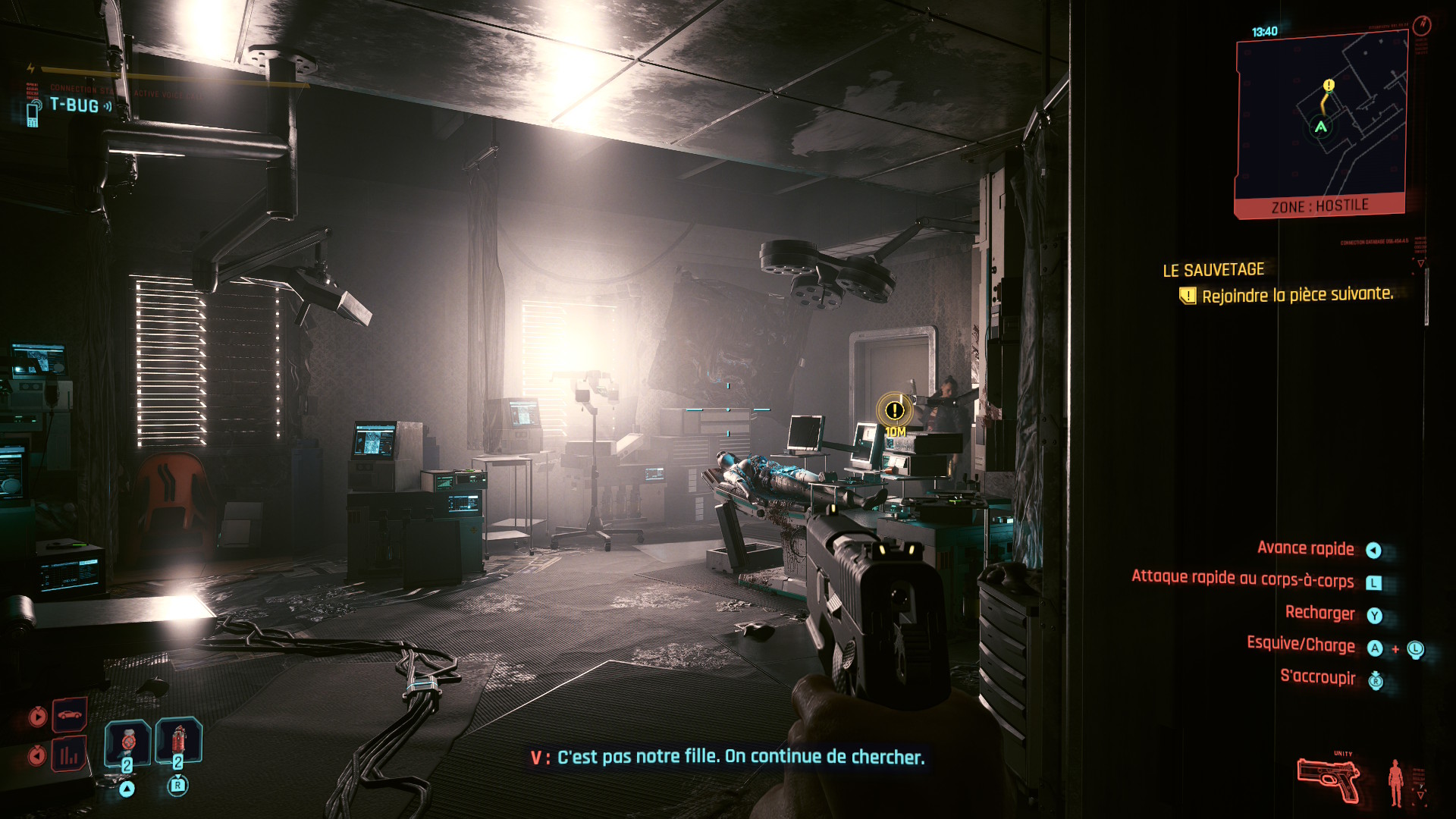Click the Attaque rapide au corps-à-corps label

[x=1244, y=581]
